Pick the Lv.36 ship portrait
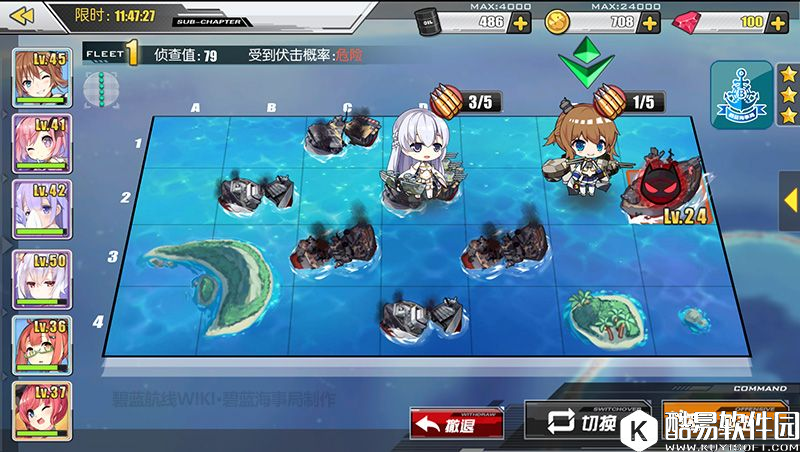 tap(40, 343)
